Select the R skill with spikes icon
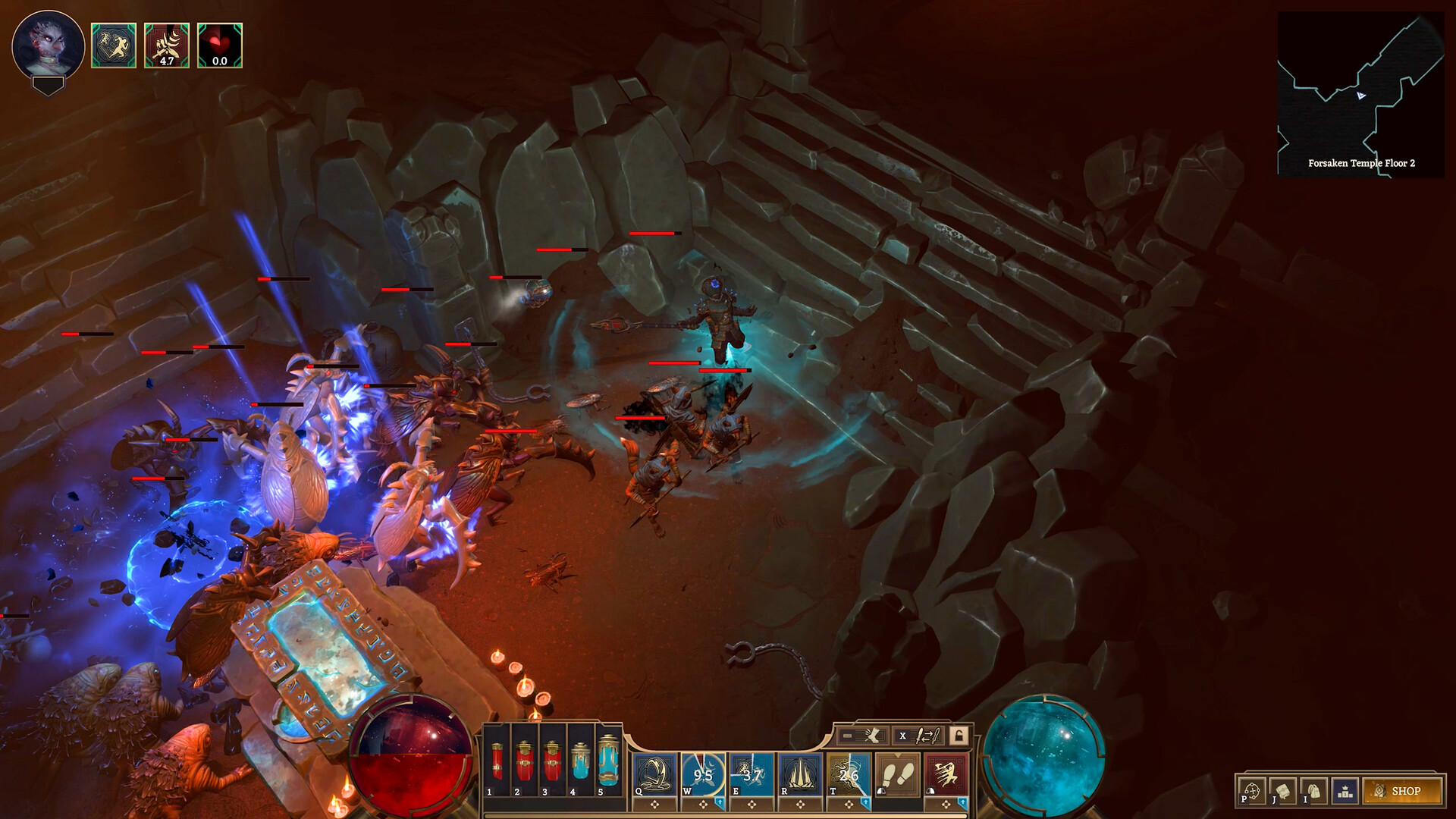The width and height of the screenshot is (1456, 819). tap(798, 771)
